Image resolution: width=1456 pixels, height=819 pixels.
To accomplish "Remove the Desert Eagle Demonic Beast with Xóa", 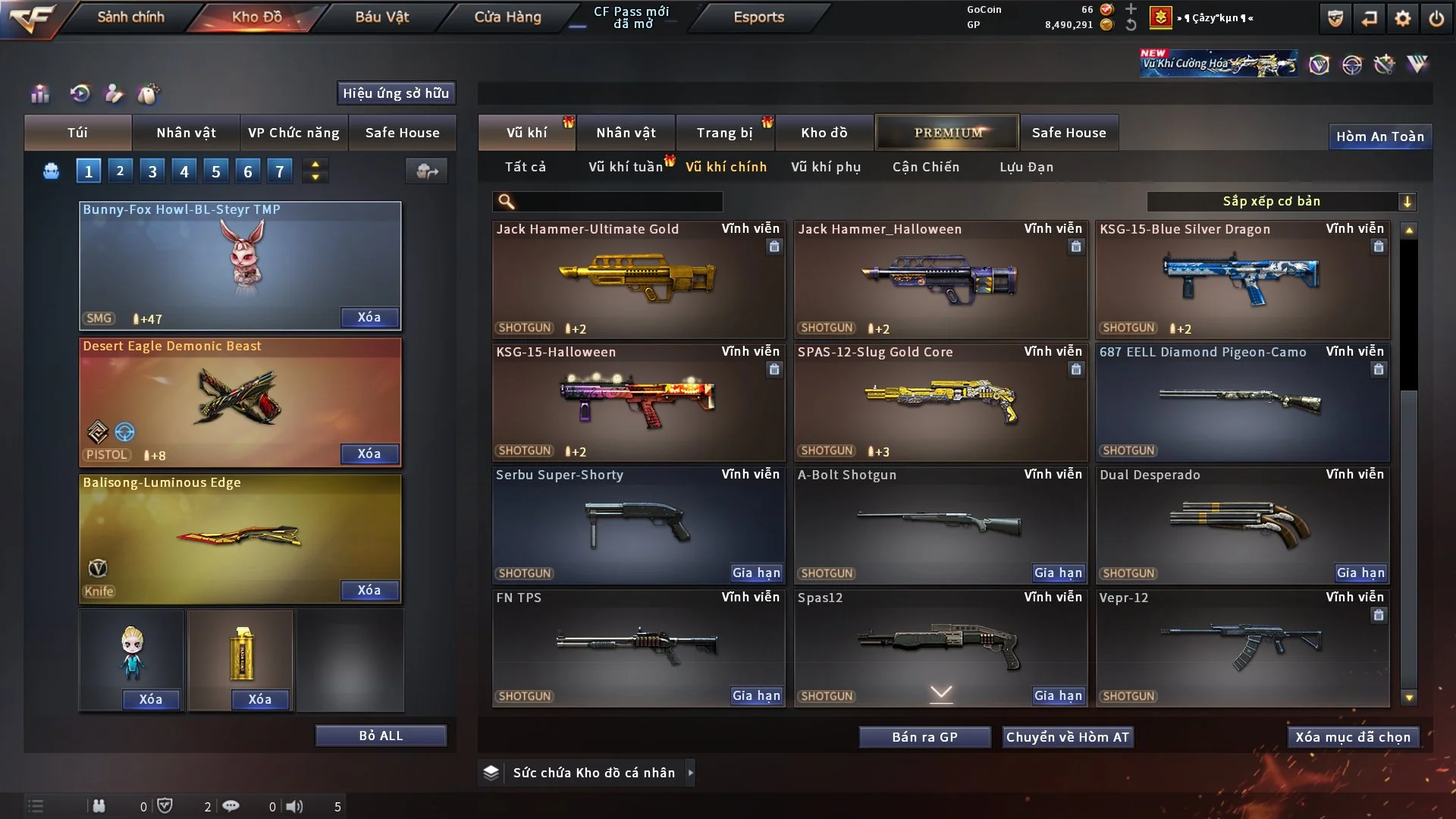I will coord(369,453).
